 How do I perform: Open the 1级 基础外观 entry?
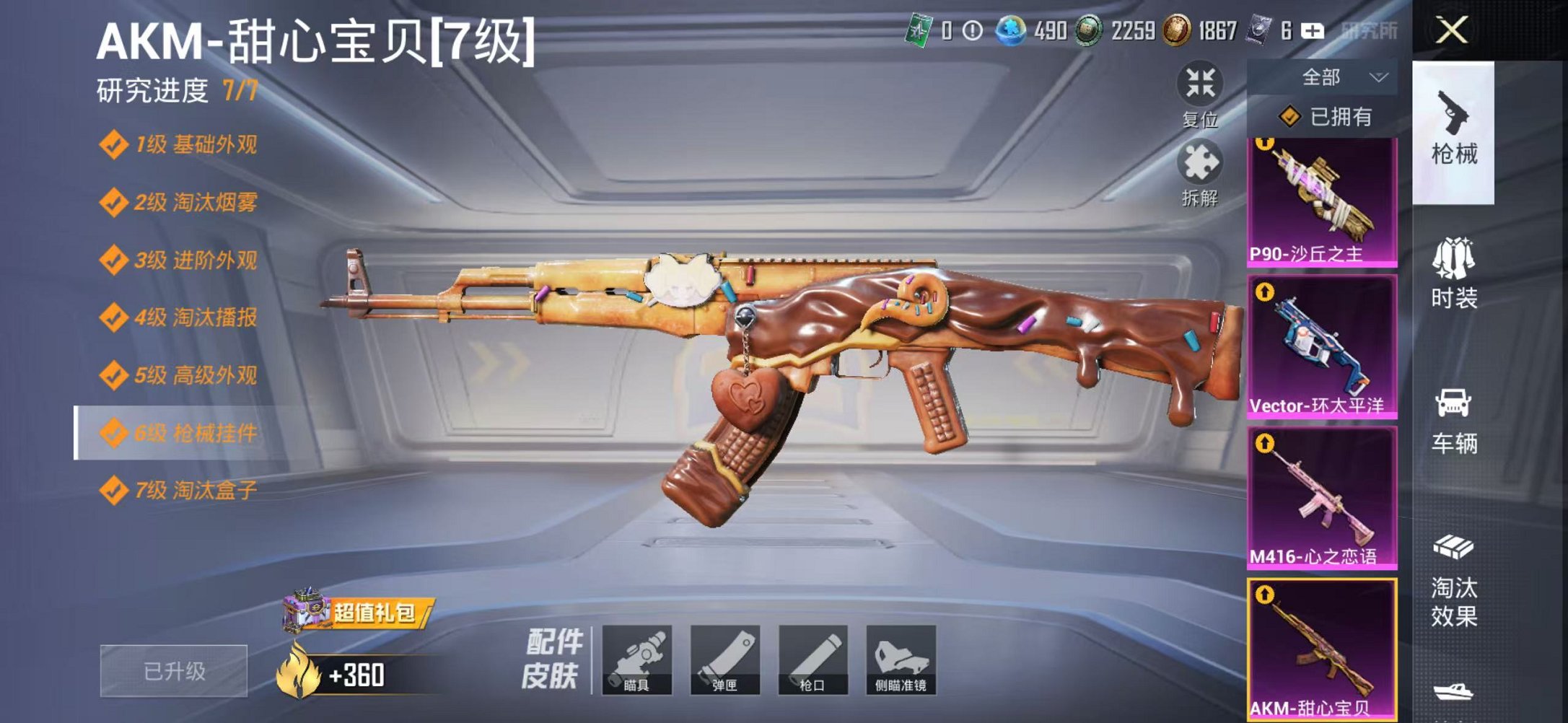click(180, 143)
